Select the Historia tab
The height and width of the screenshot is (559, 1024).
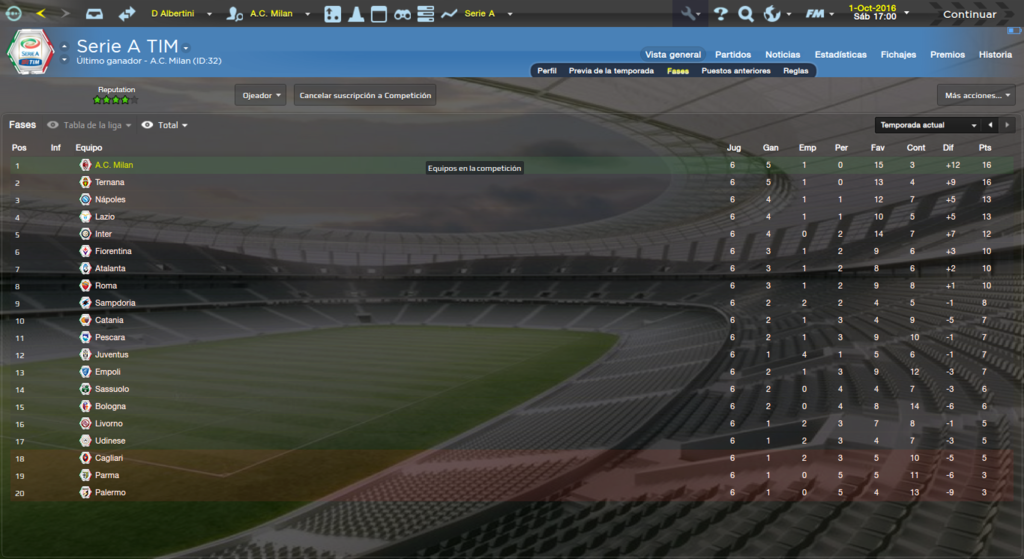click(x=995, y=55)
